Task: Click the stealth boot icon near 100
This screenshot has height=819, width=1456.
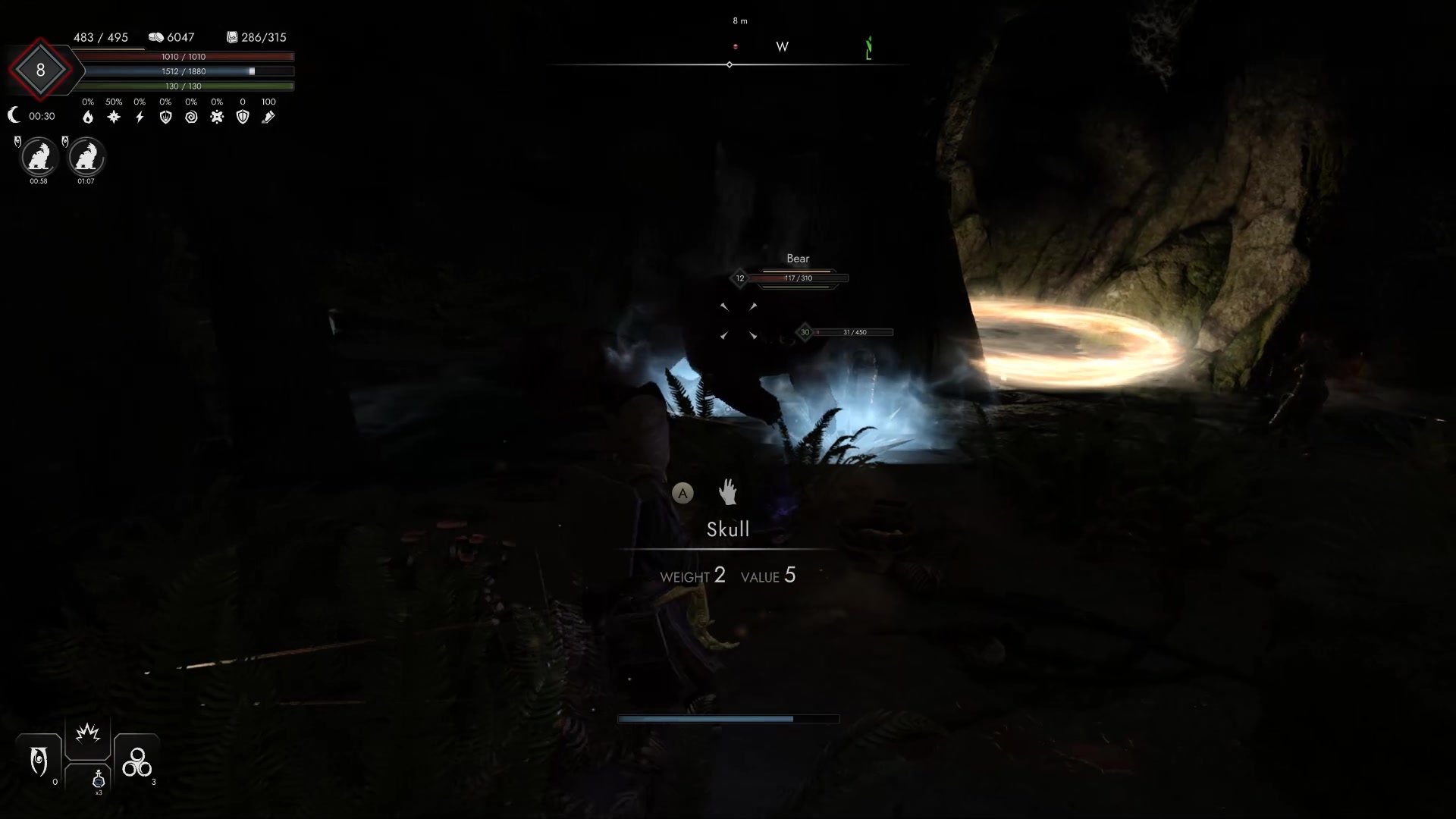Action: 268,117
